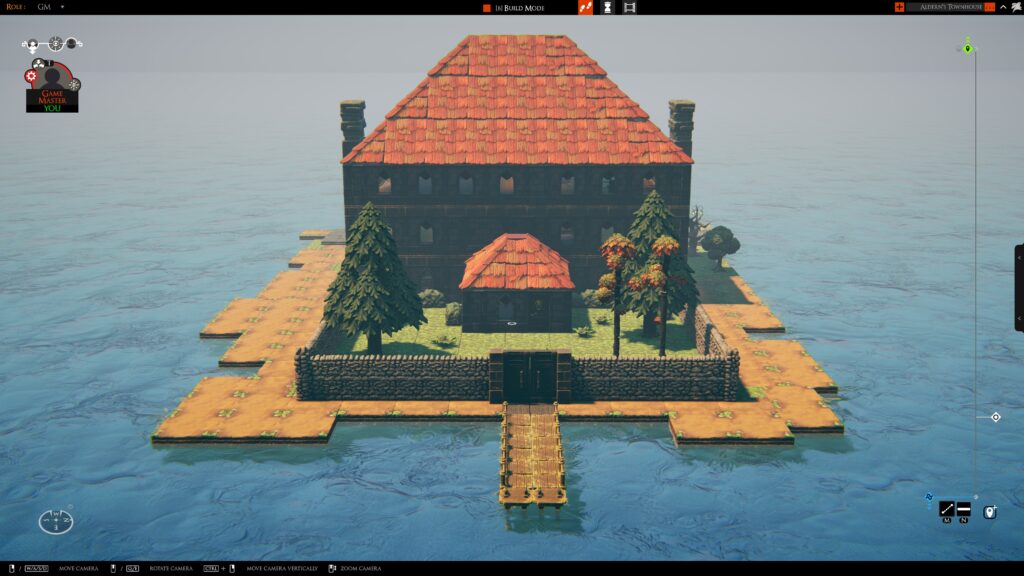Click the orange plus button beside the board name
The width and height of the screenshot is (1024, 576).
tap(899, 7)
